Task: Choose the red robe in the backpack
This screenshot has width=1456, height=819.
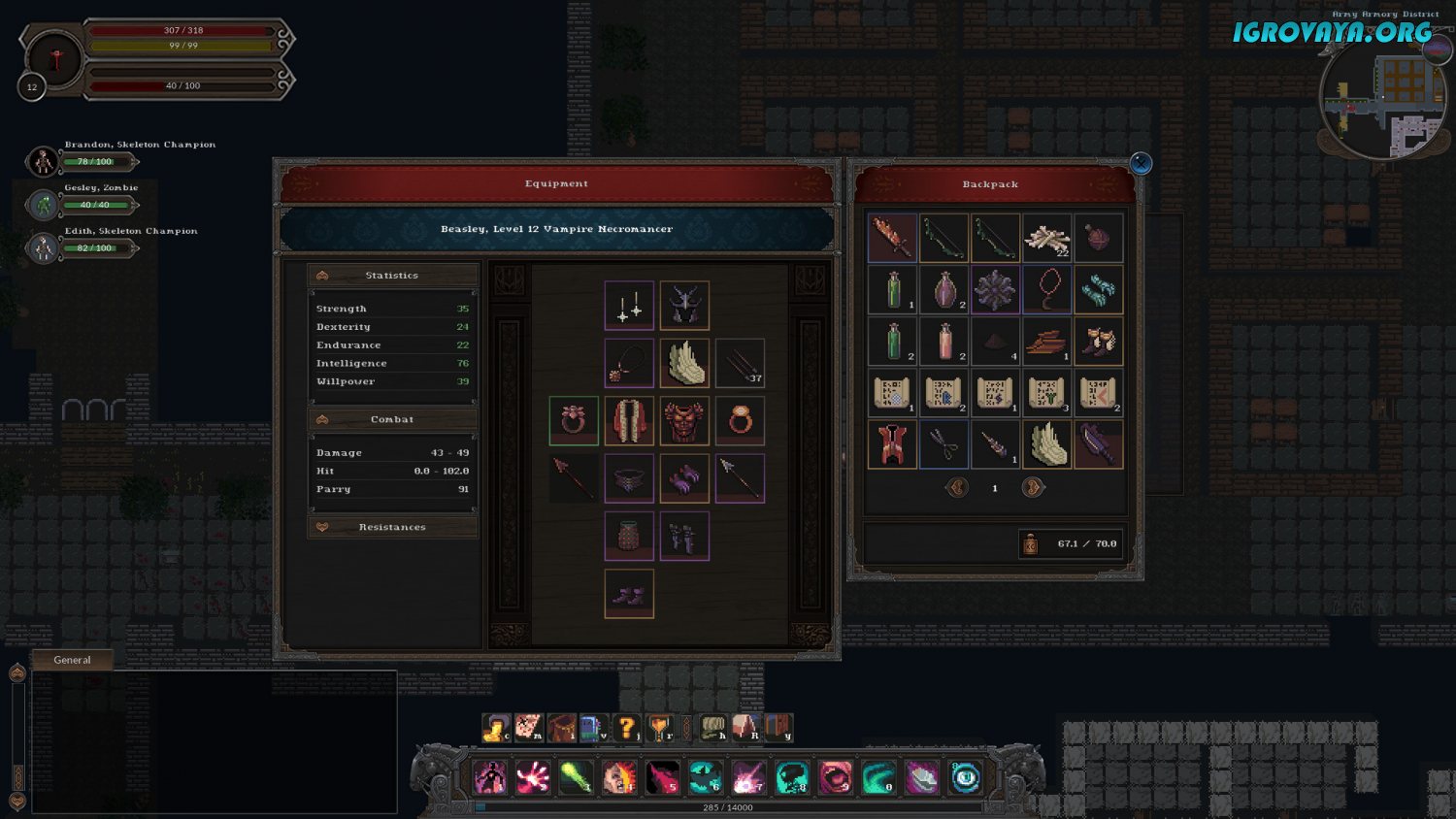Action: [892, 443]
